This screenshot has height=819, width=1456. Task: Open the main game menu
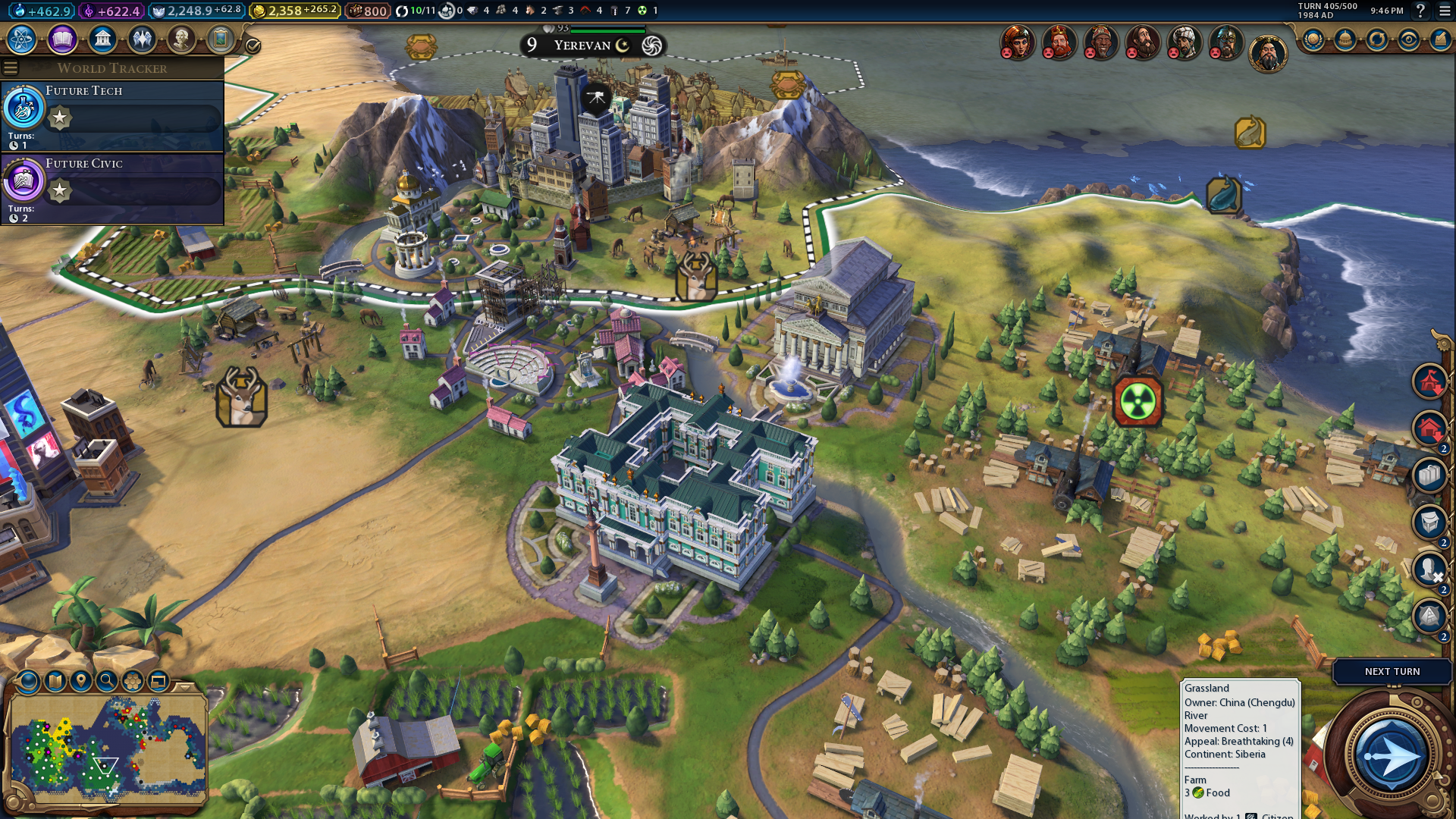(x=1445, y=11)
